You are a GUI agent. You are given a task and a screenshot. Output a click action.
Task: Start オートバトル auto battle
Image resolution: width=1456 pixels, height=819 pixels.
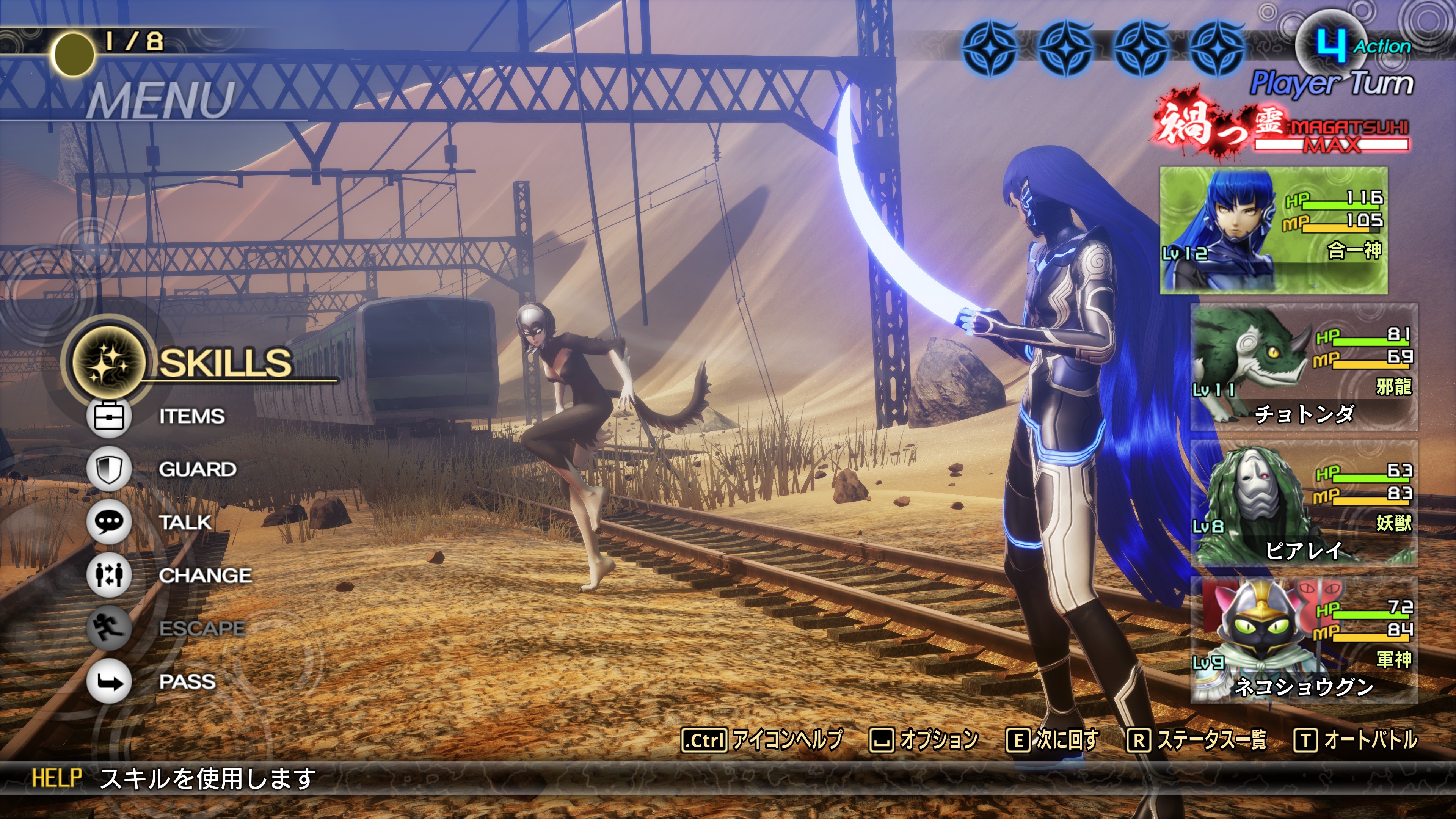(x=1356, y=740)
